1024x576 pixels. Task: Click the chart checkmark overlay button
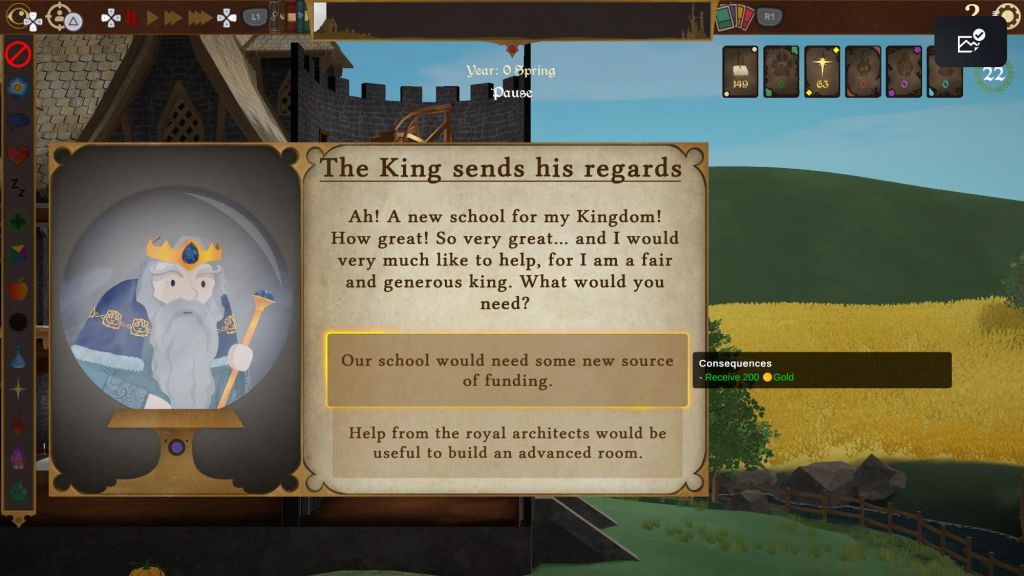click(970, 42)
